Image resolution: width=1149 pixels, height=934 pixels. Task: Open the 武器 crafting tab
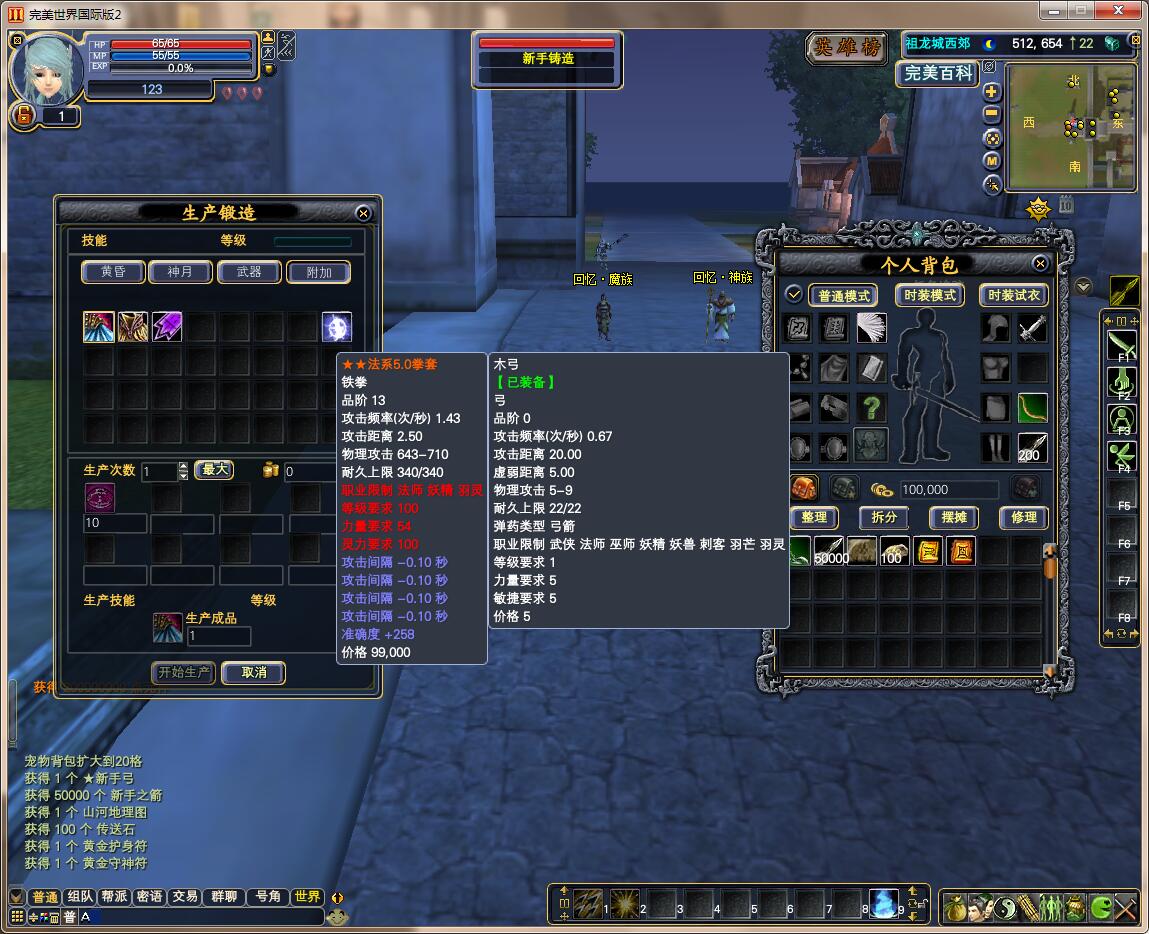pyautogui.click(x=249, y=272)
